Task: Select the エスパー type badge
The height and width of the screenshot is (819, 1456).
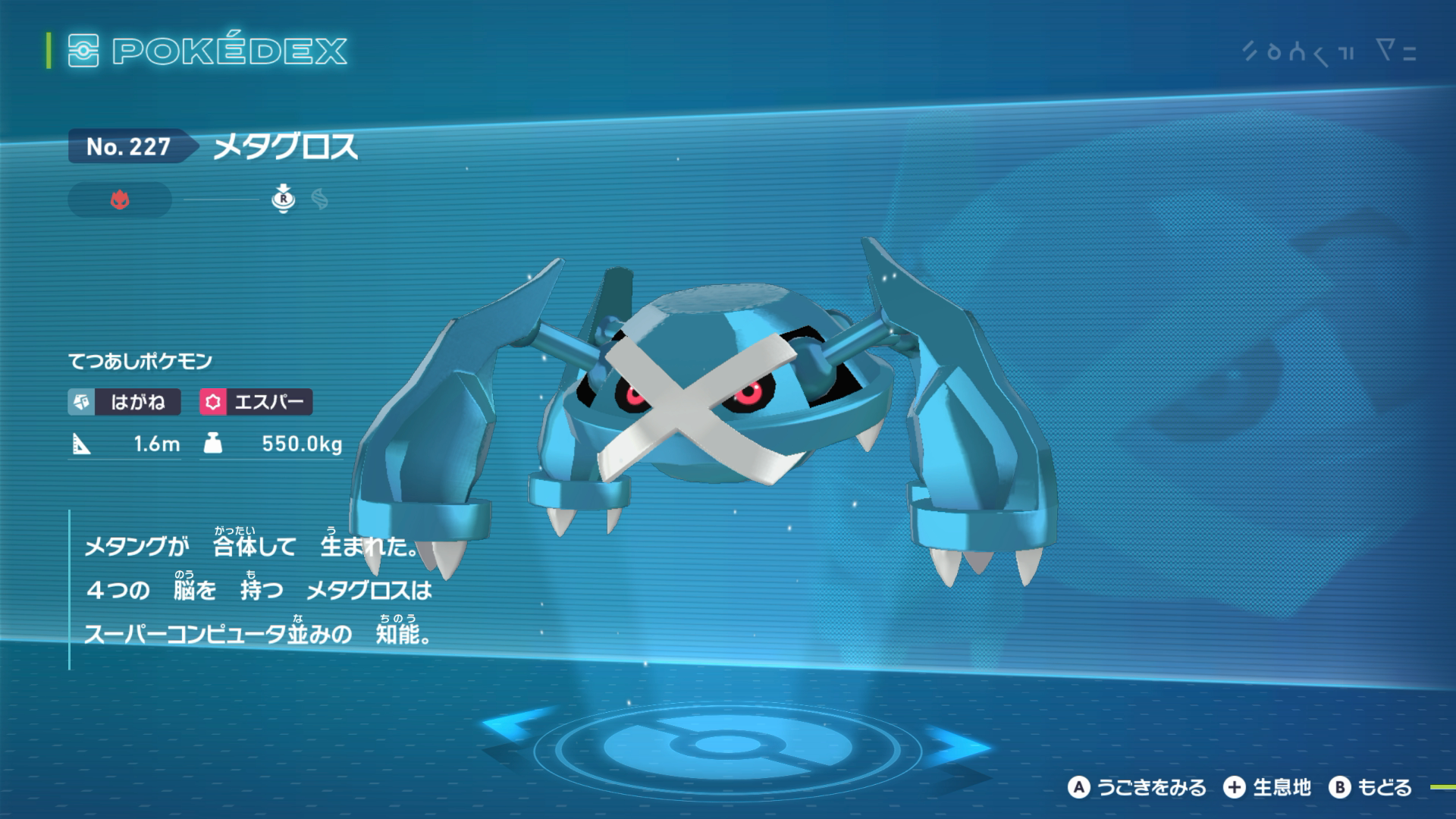Action: [256, 402]
